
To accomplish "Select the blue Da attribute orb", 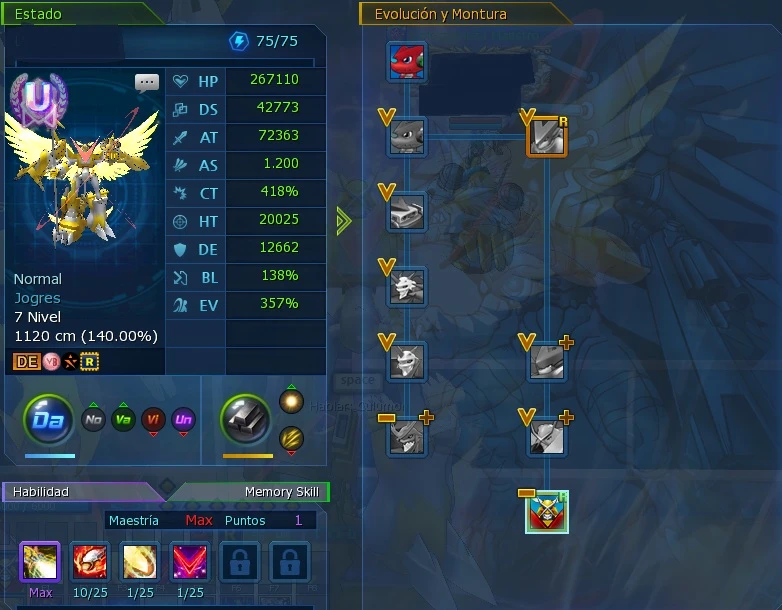I will pyautogui.click(x=48, y=420).
